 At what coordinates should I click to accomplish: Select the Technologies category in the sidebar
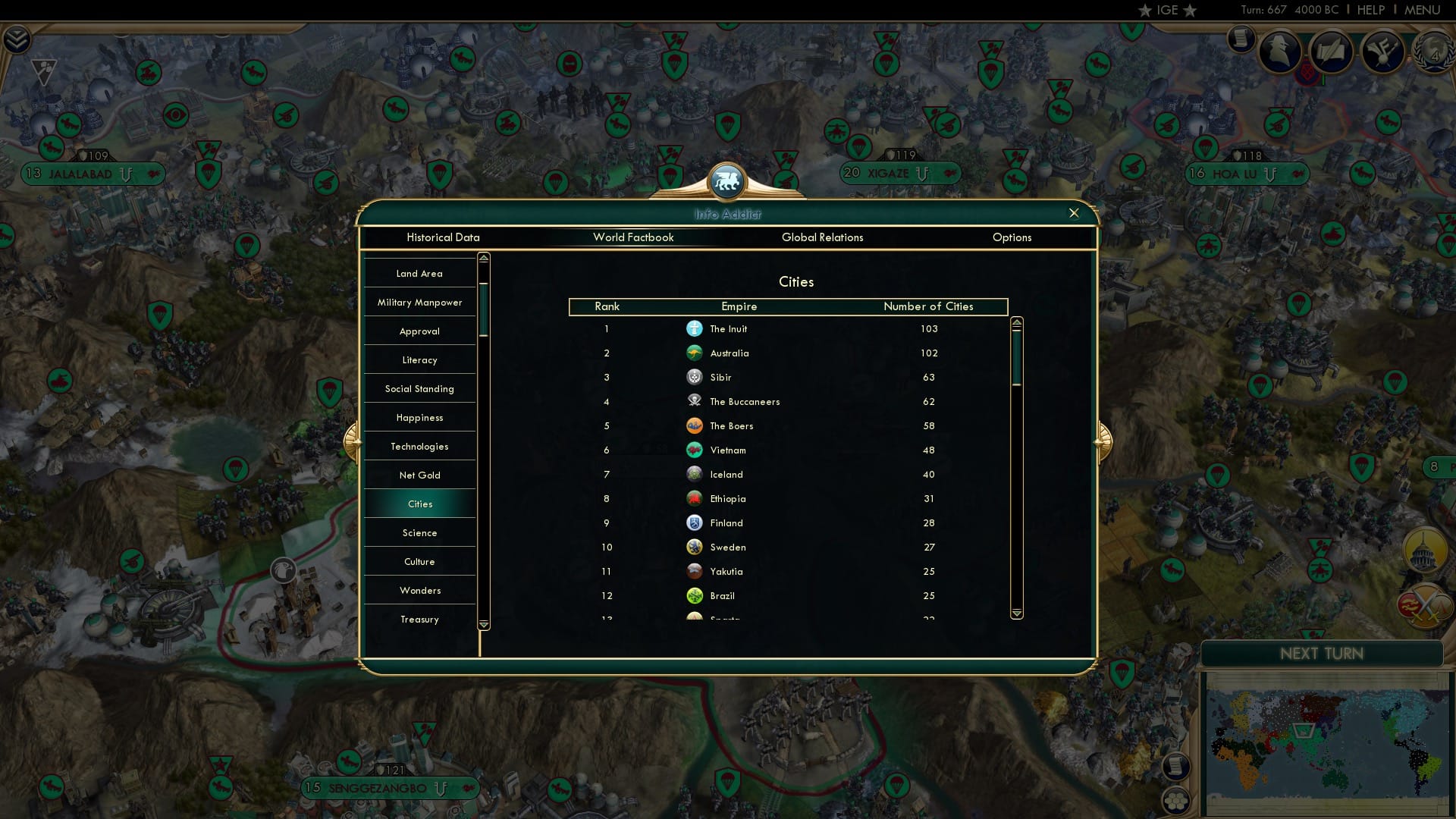419,446
